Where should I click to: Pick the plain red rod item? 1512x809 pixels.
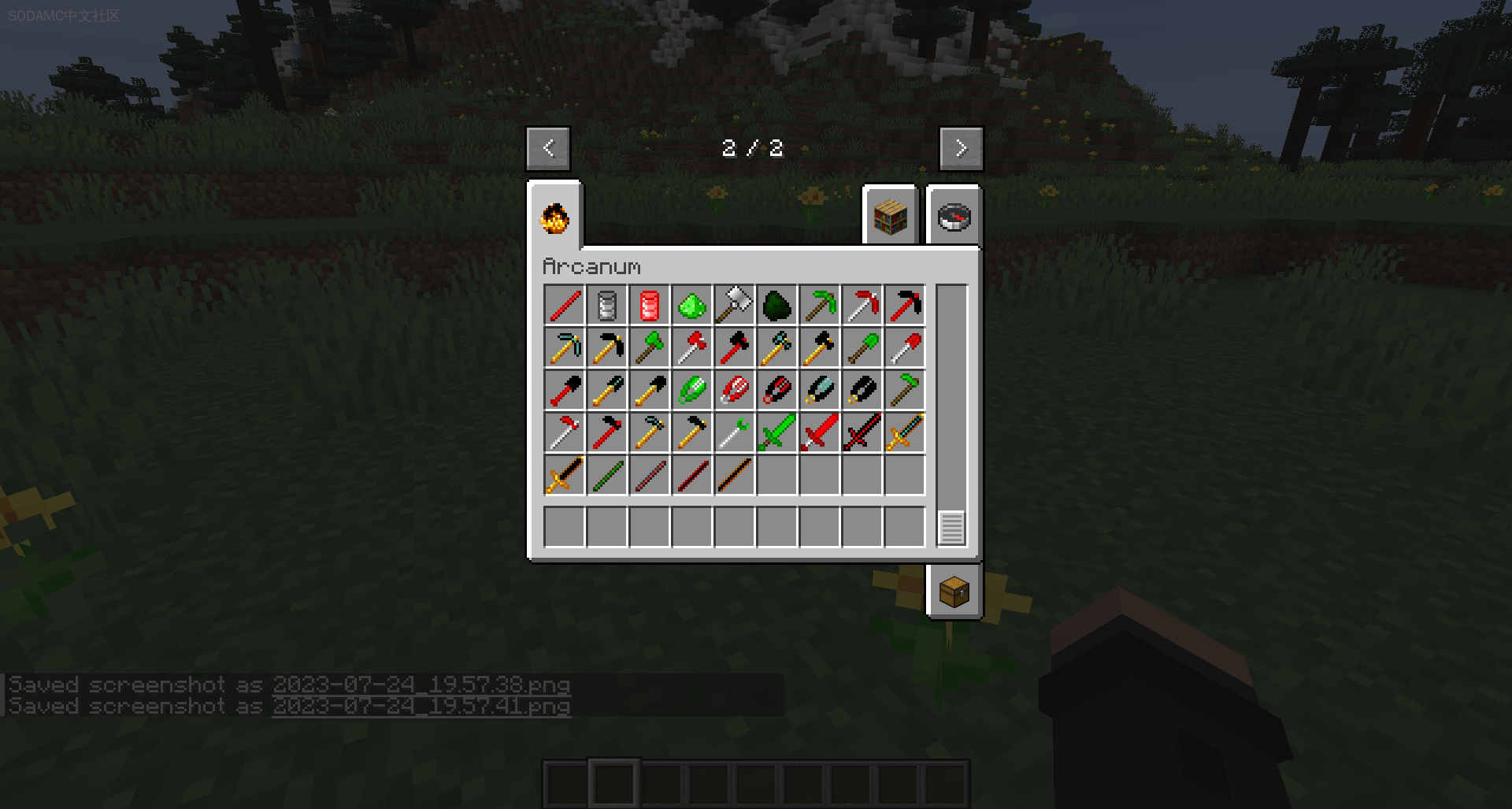pyautogui.click(x=565, y=306)
